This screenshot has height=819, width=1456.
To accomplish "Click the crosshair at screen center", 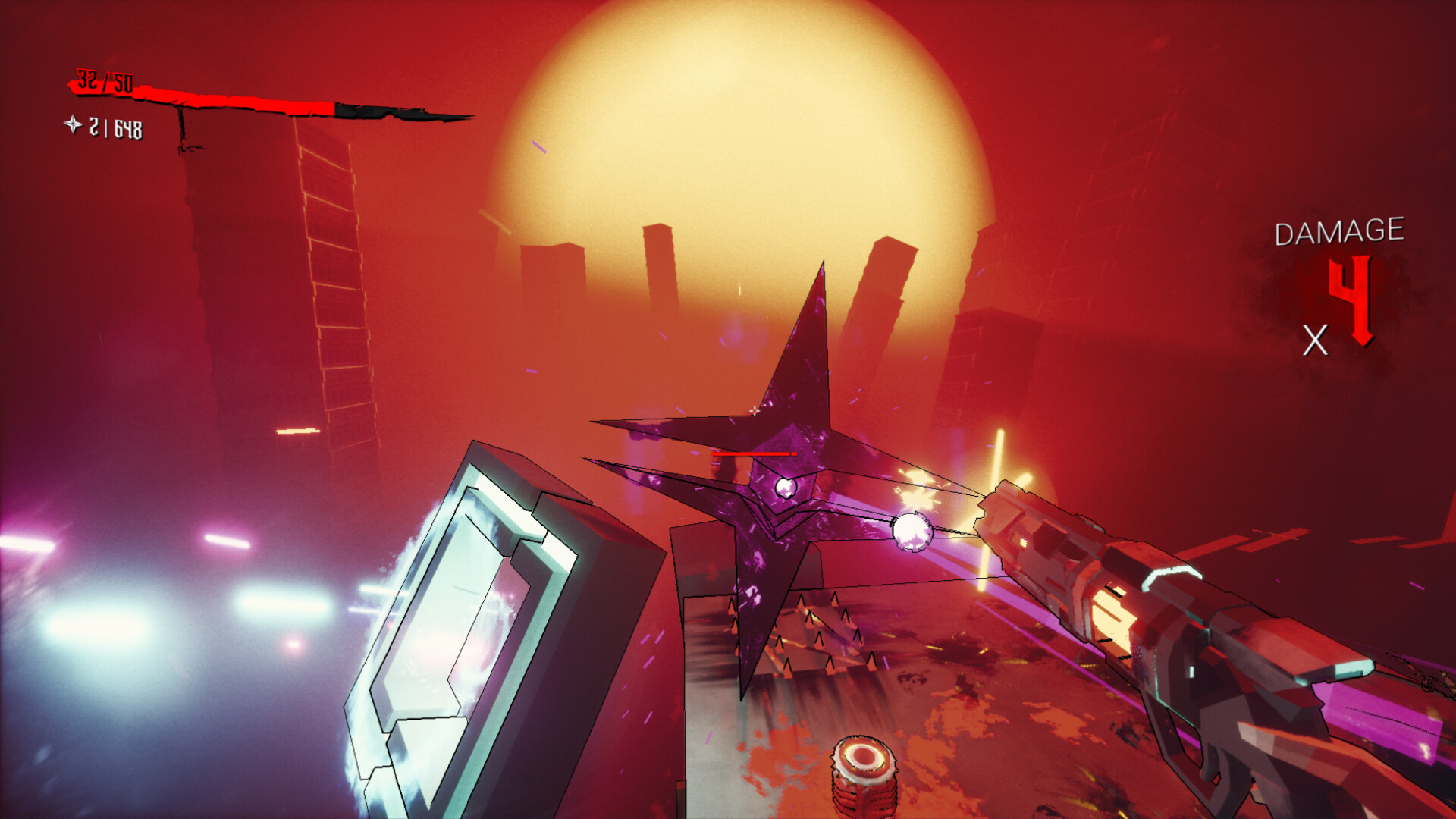I will tap(755, 409).
